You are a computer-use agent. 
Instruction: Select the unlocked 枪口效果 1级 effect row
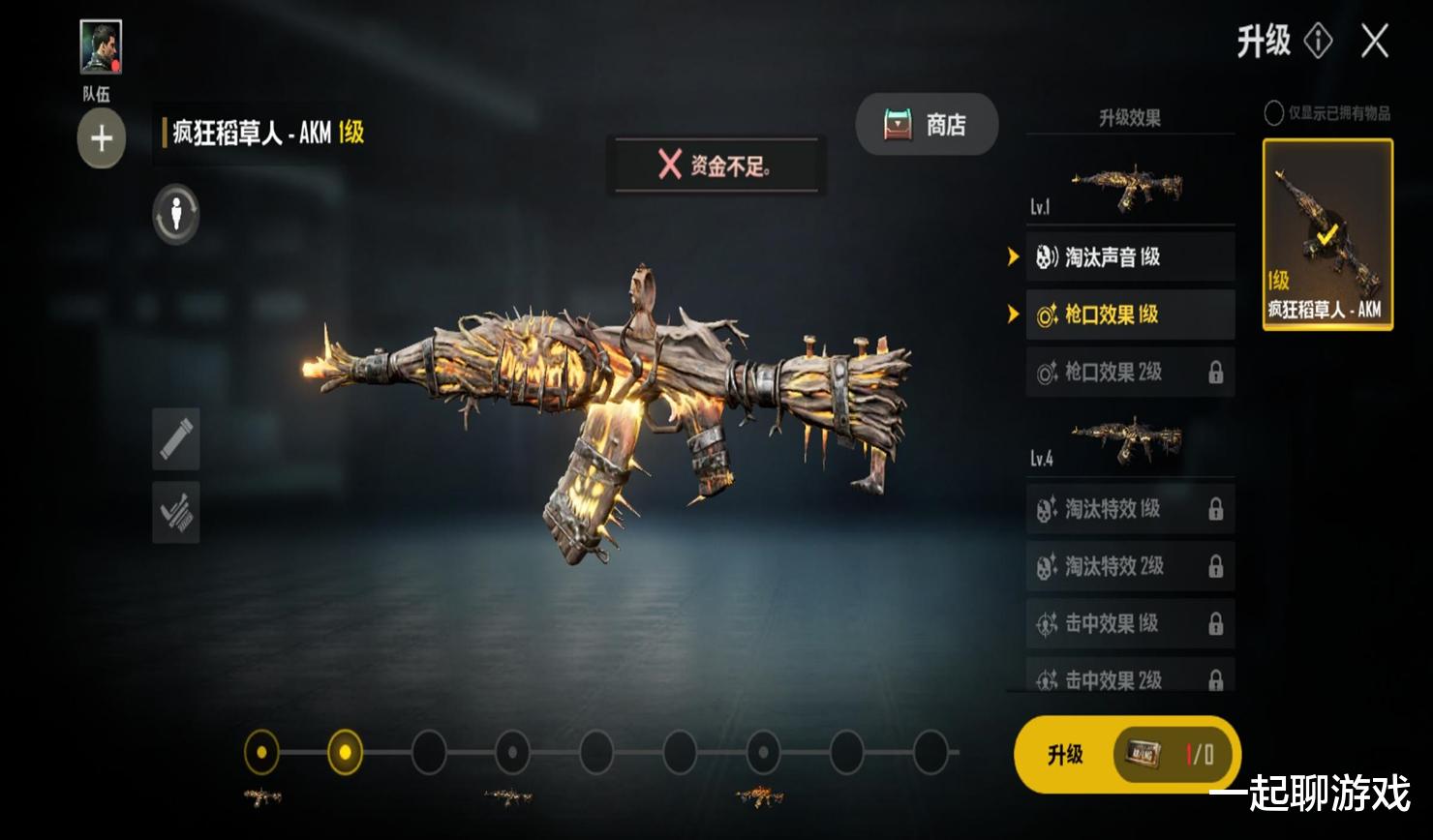[x=1129, y=315]
